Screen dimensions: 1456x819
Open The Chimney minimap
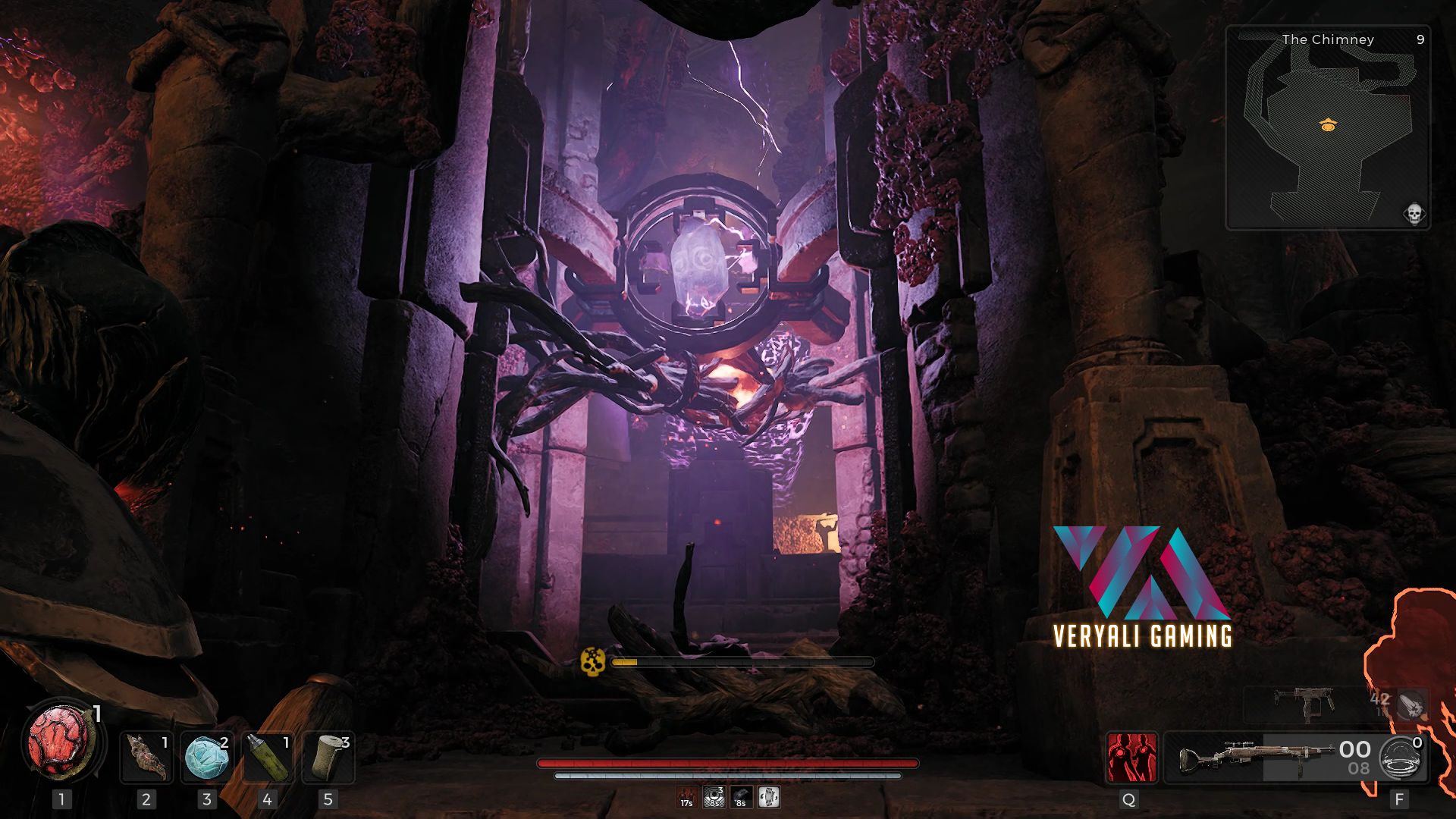1327,127
